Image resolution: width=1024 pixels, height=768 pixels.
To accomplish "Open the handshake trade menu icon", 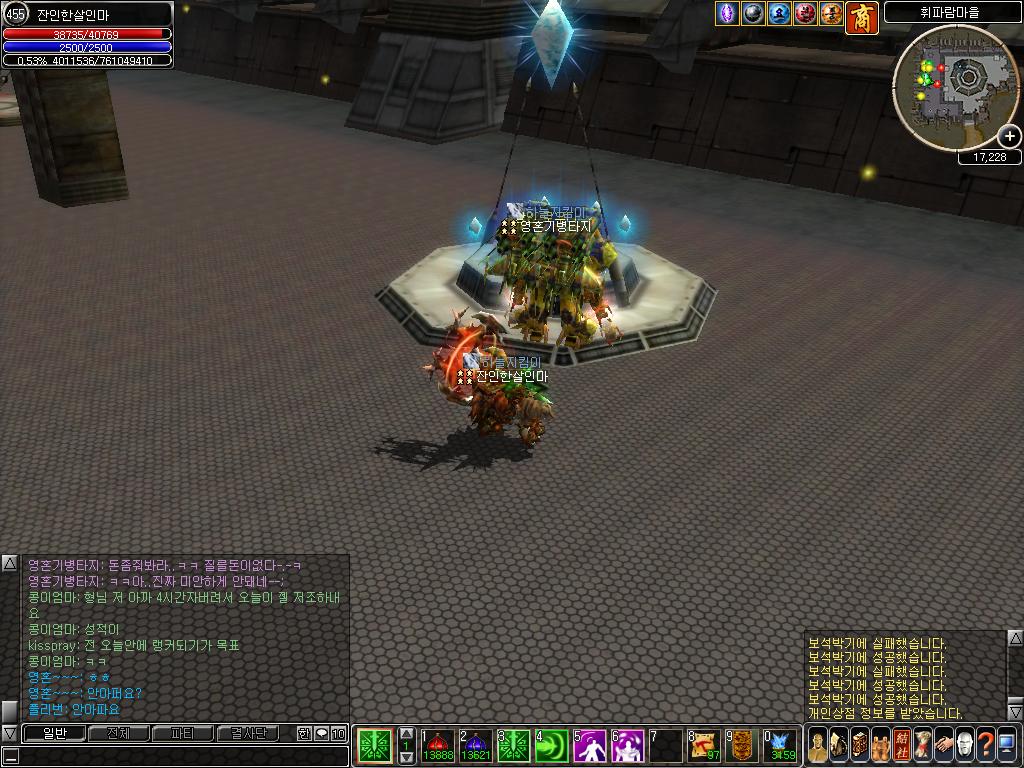I will 943,745.
